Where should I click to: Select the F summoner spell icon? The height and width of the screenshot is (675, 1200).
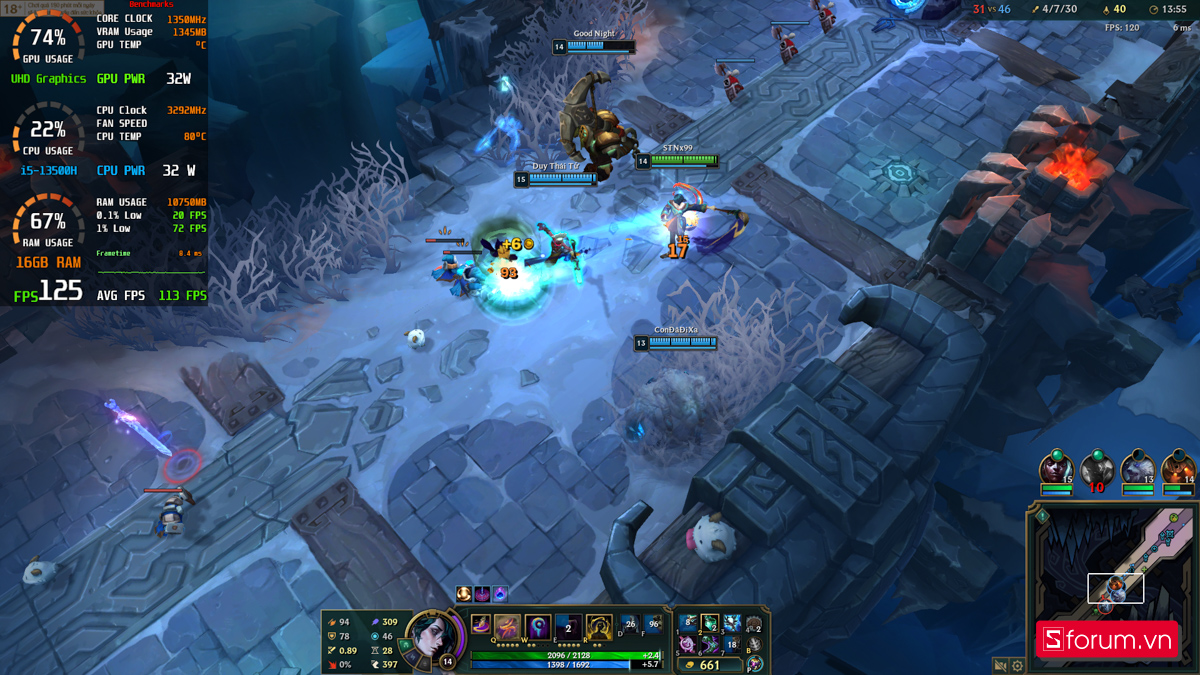(x=654, y=625)
